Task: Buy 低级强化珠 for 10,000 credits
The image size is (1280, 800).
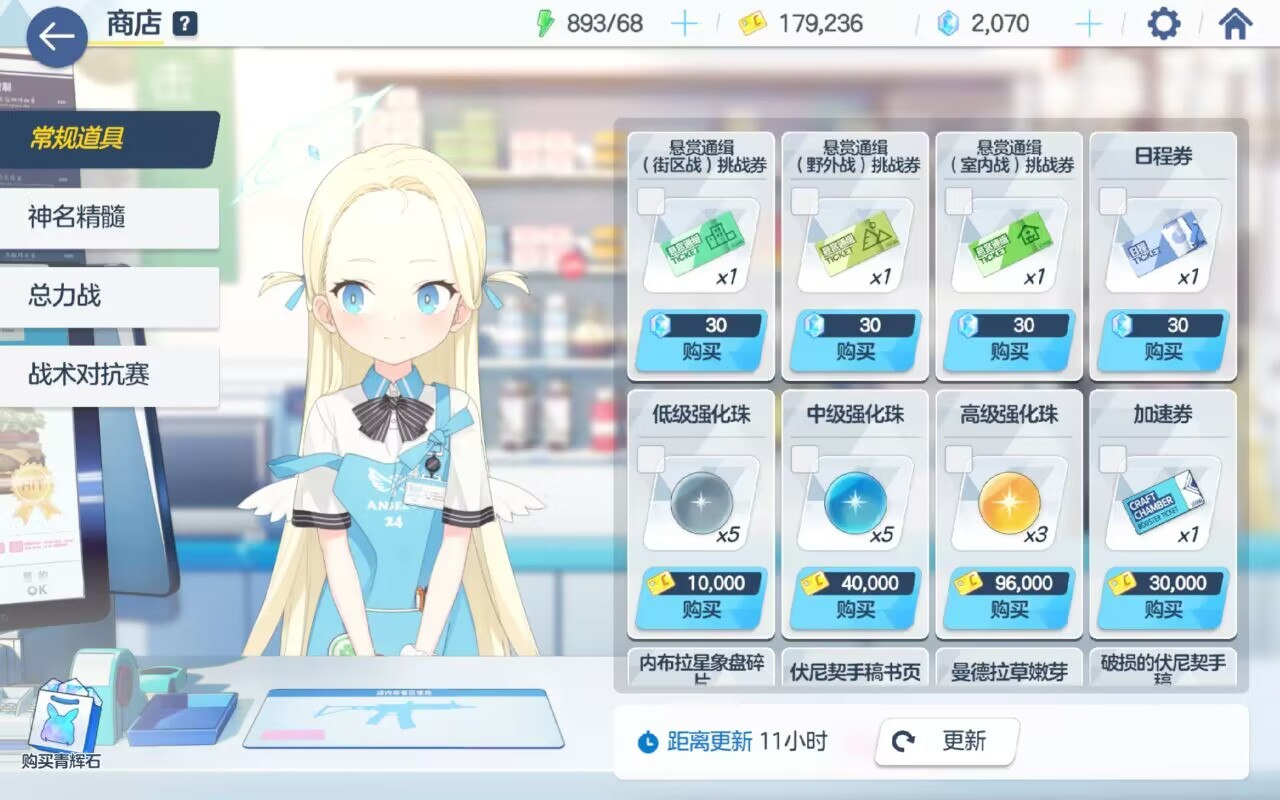Action: coord(701,598)
